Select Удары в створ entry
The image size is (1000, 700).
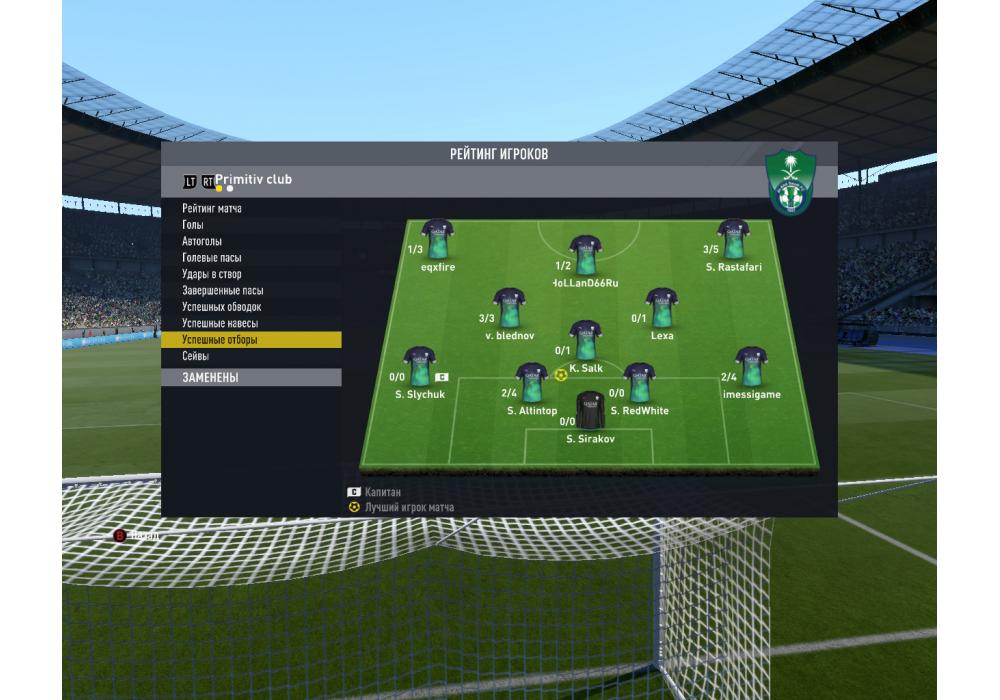pos(212,274)
